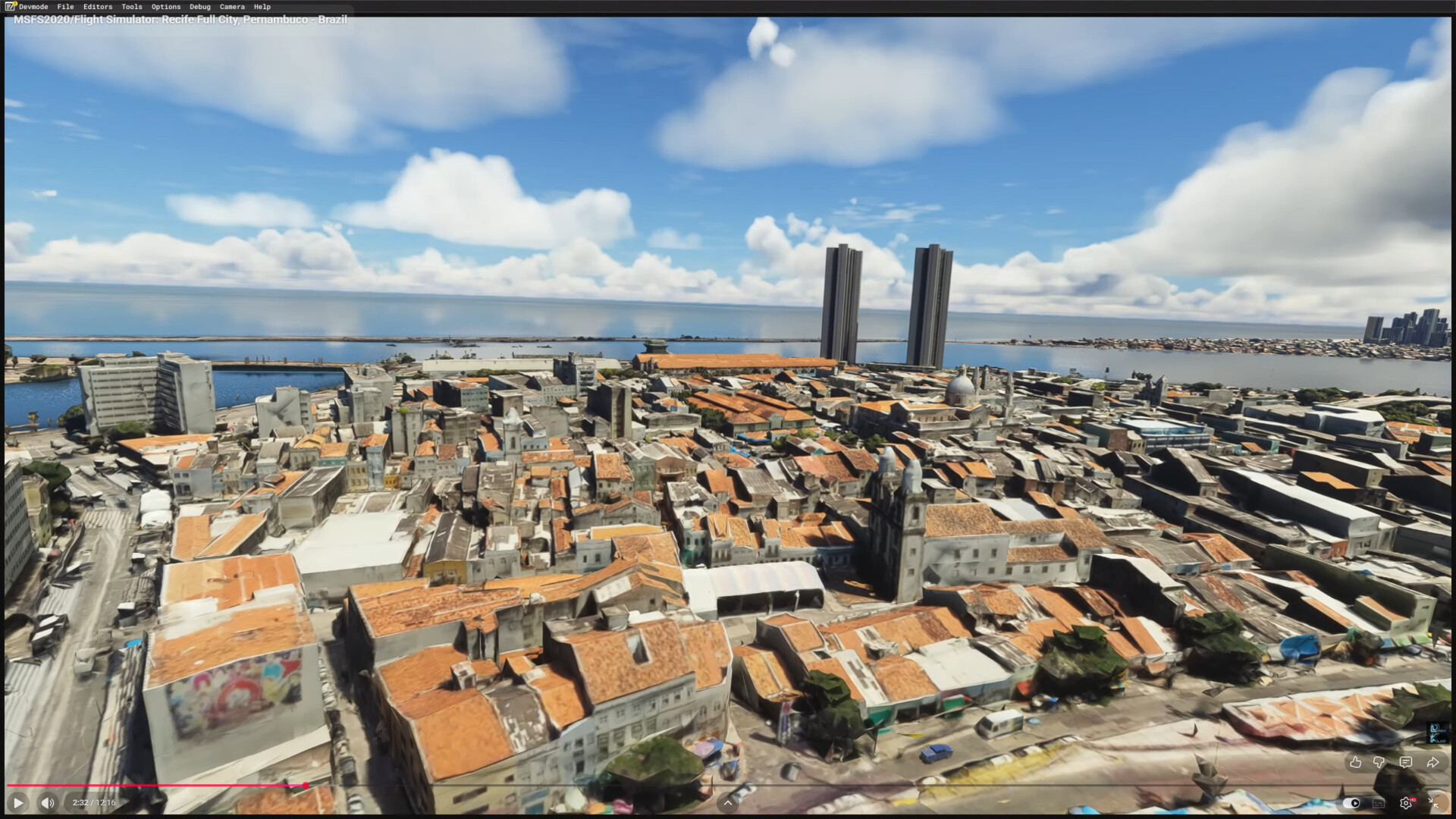Open the Camera menu

232,7
